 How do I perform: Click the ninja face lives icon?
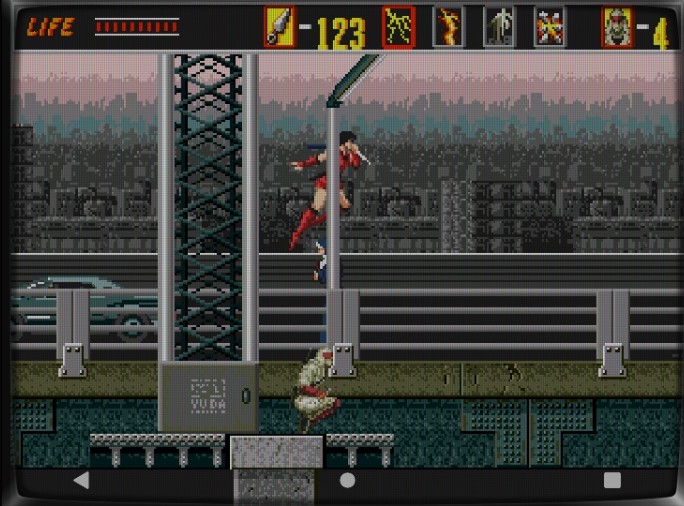point(617,27)
